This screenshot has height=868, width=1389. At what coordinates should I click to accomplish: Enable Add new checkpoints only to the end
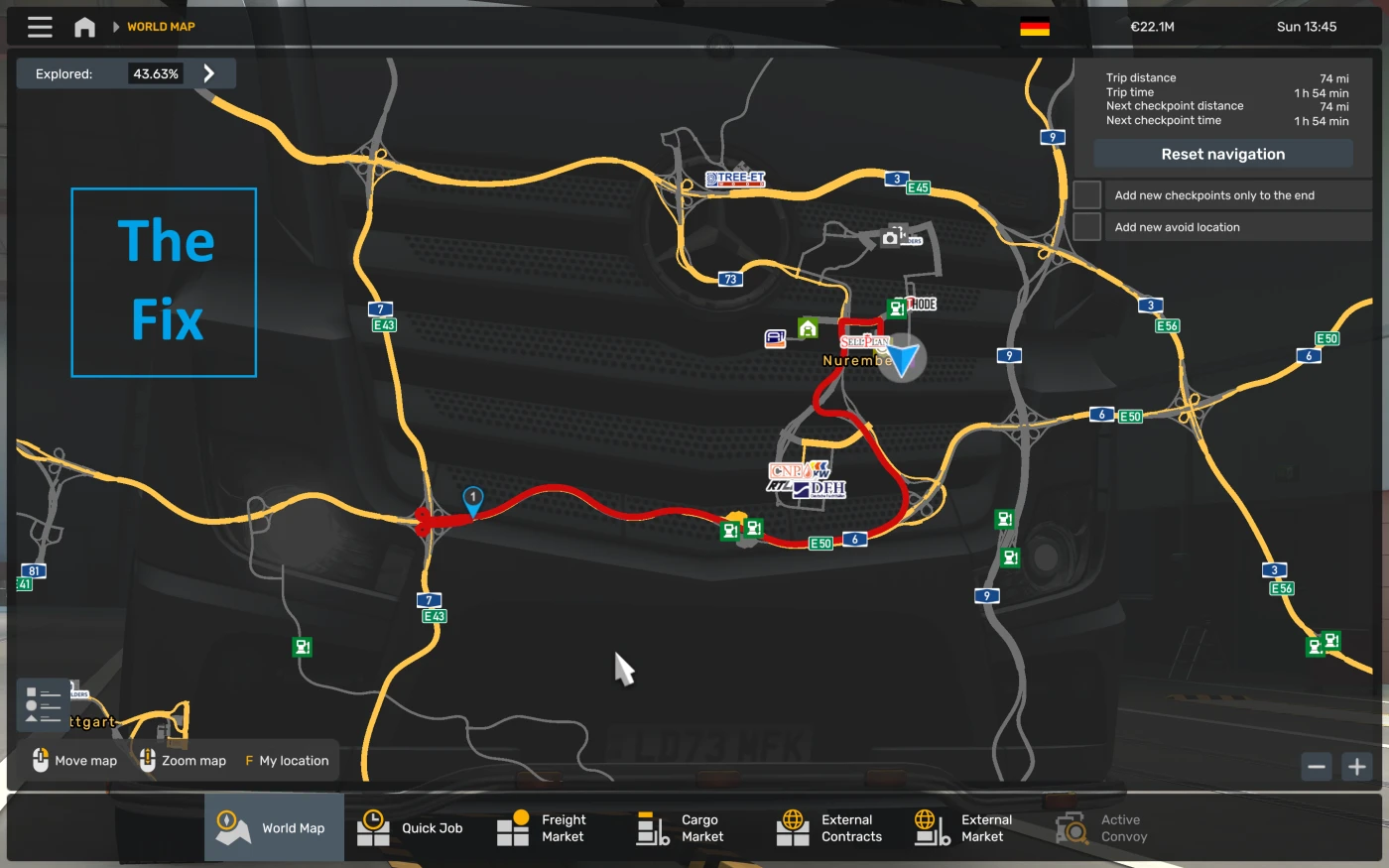[1086, 194]
